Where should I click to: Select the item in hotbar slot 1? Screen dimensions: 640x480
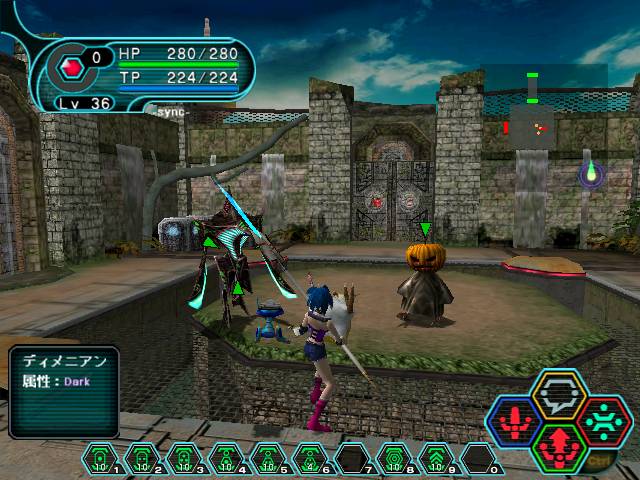coord(101,459)
